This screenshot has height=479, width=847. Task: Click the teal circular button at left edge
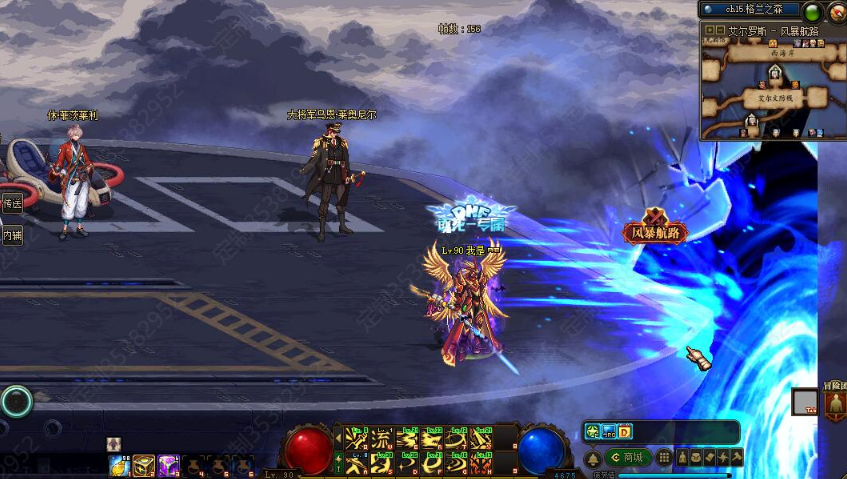coord(16,401)
